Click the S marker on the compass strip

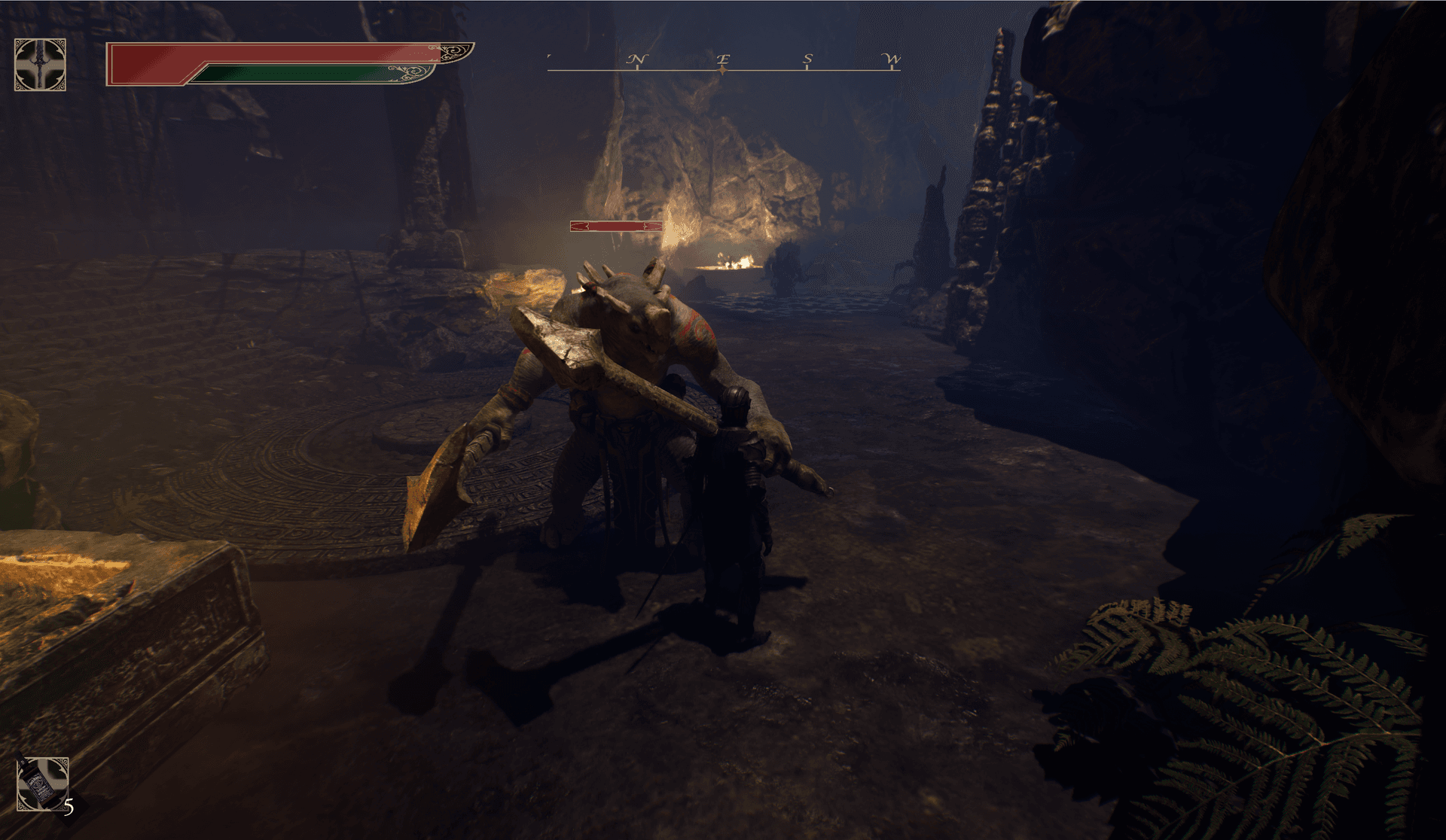pos(807,59)
